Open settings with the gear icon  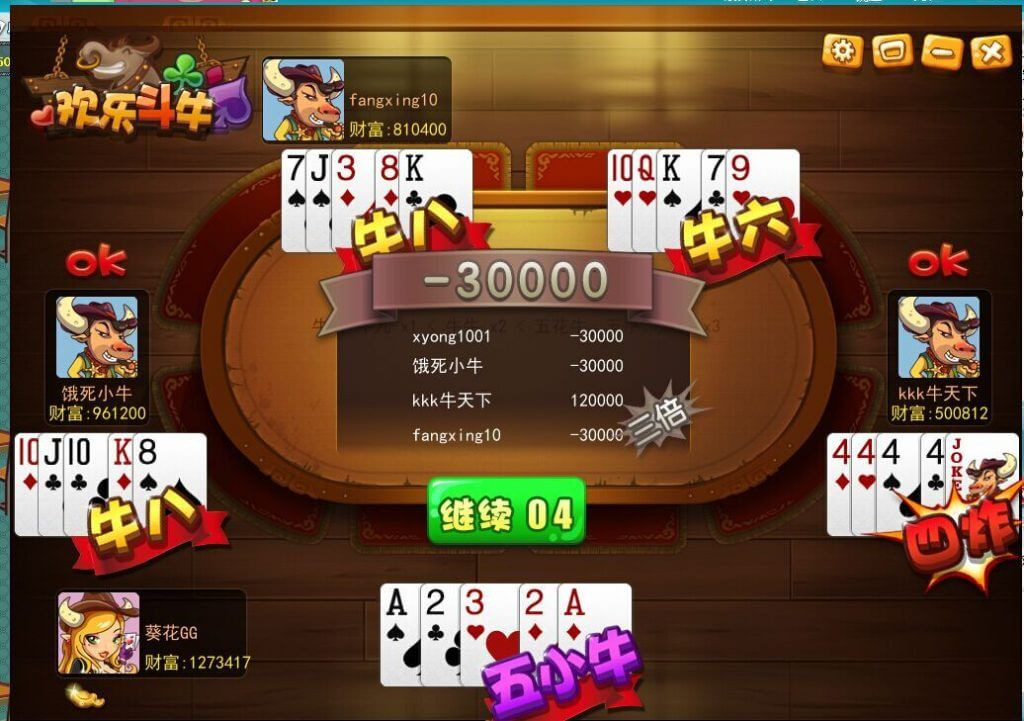coord(842,51)
